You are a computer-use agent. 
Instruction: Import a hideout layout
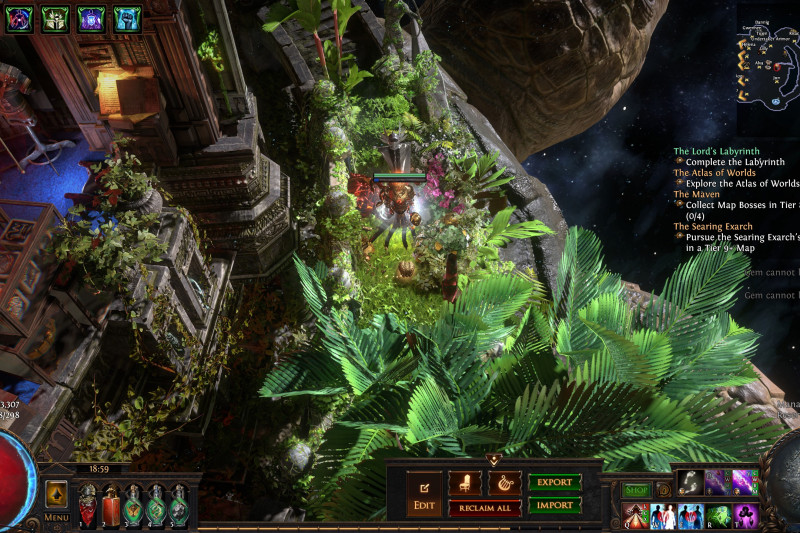[x=554, y=505]
